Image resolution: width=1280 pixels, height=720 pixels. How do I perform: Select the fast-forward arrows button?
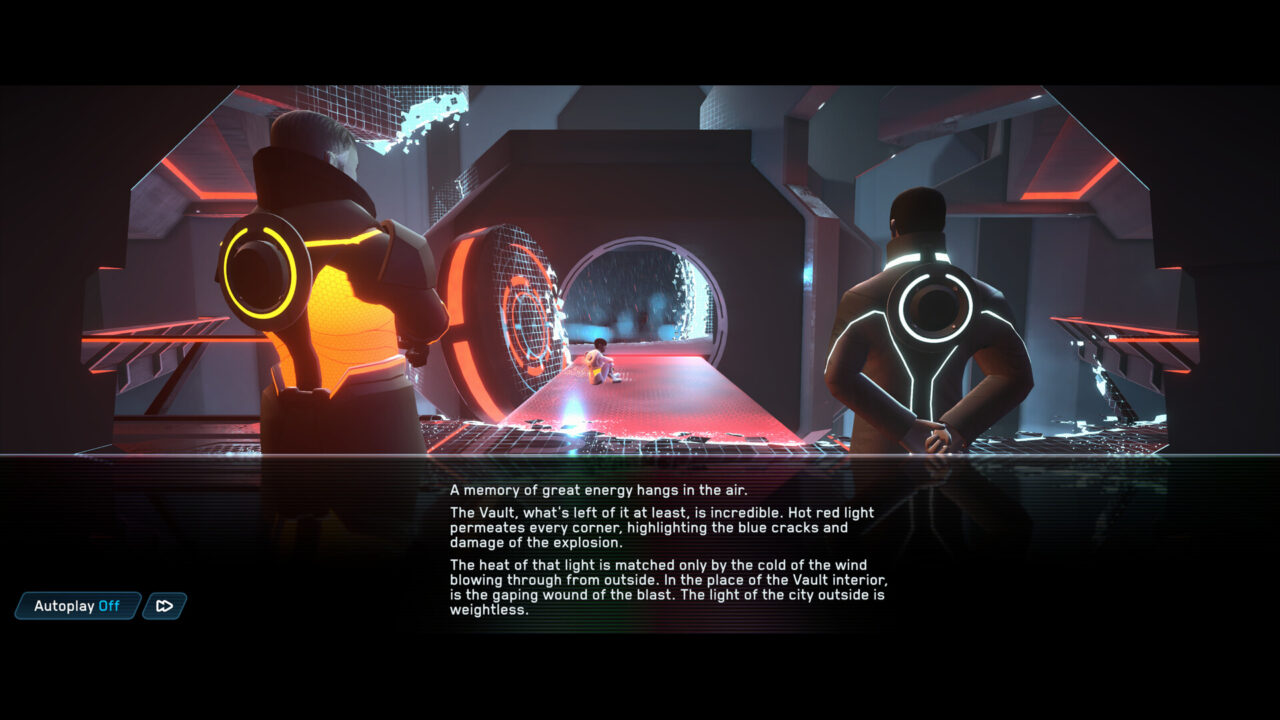coord(164,606)
